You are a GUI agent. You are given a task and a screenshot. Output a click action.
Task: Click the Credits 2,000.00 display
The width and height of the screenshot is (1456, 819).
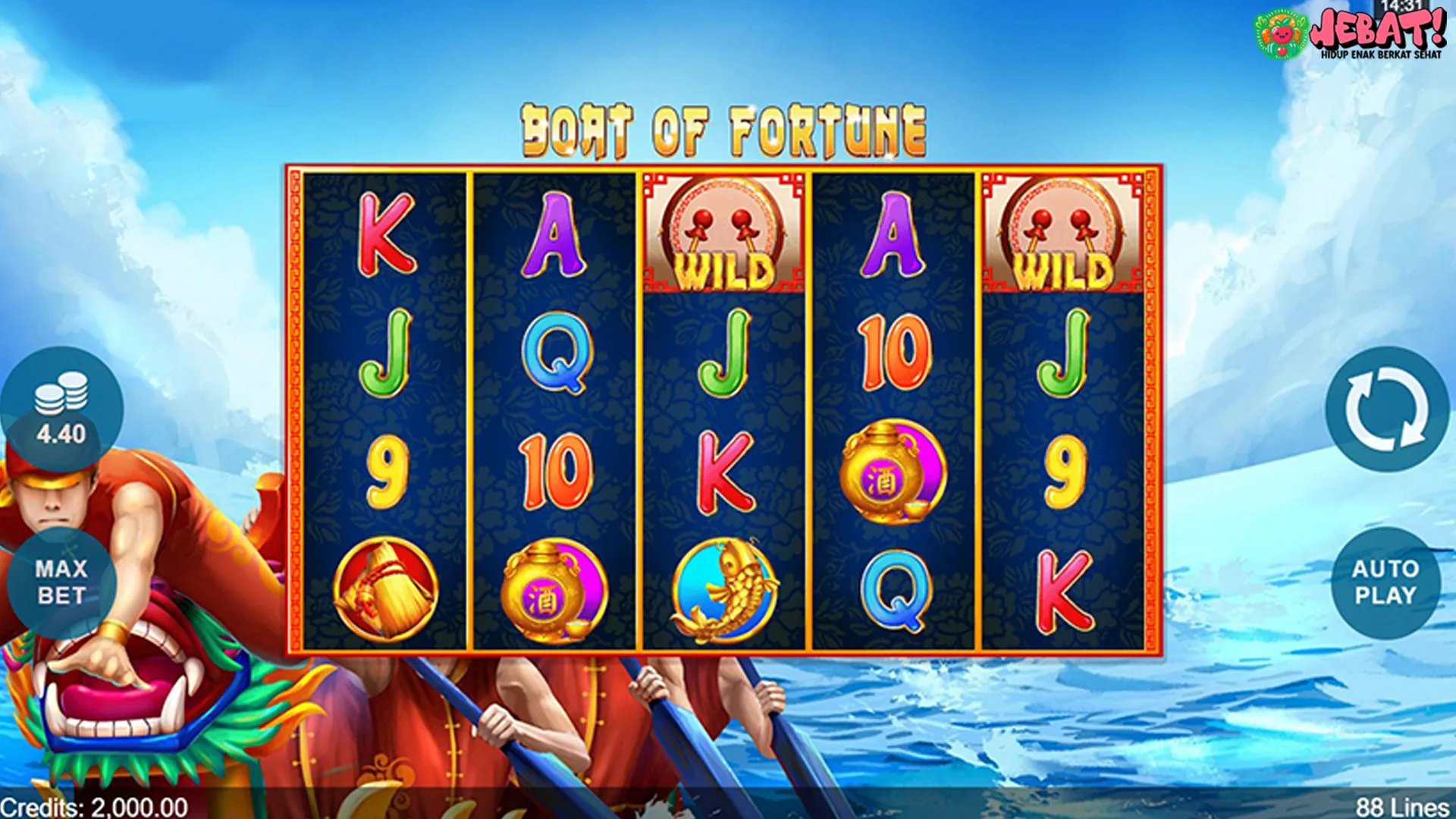point(93,807)
